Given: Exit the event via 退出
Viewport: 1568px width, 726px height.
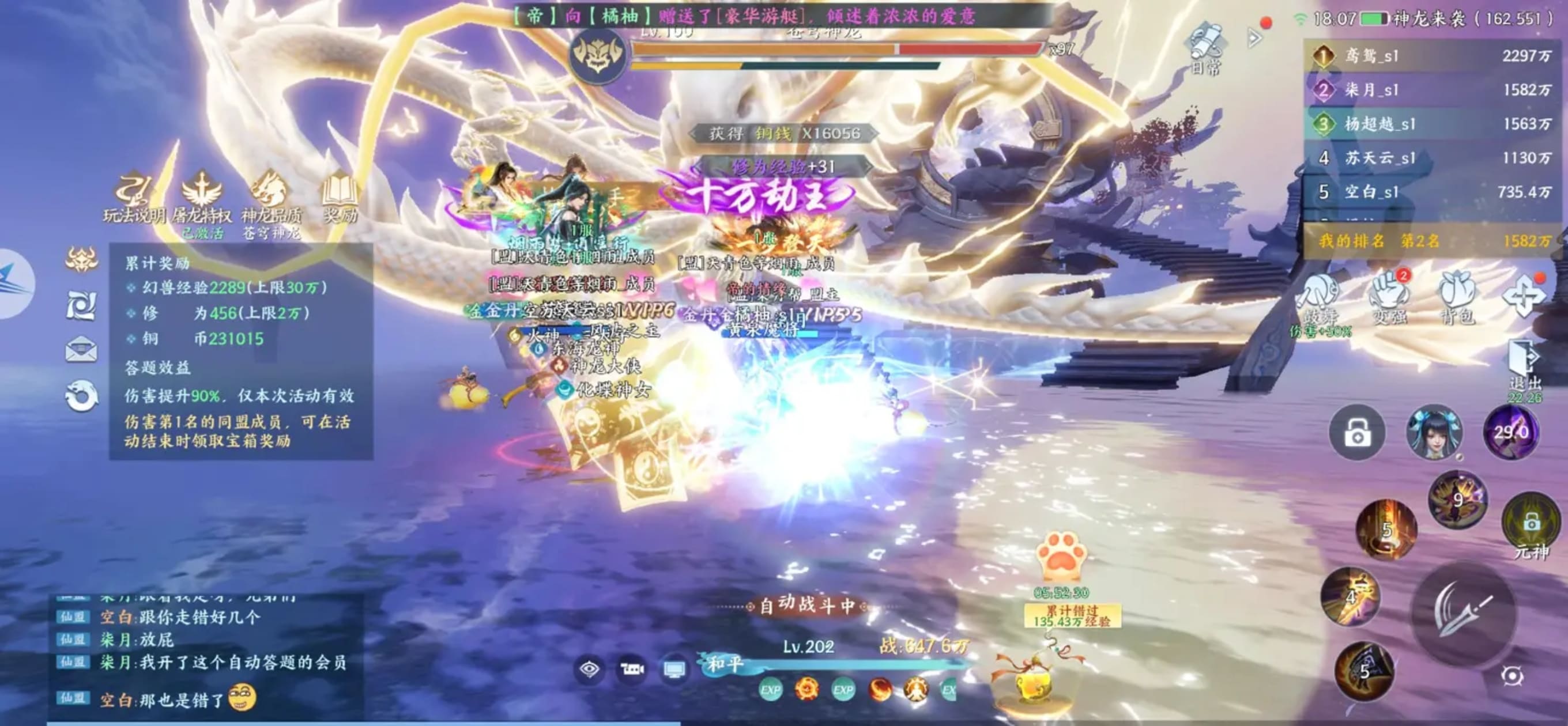Looking at the screenshot, I should tap(1525, 365).
